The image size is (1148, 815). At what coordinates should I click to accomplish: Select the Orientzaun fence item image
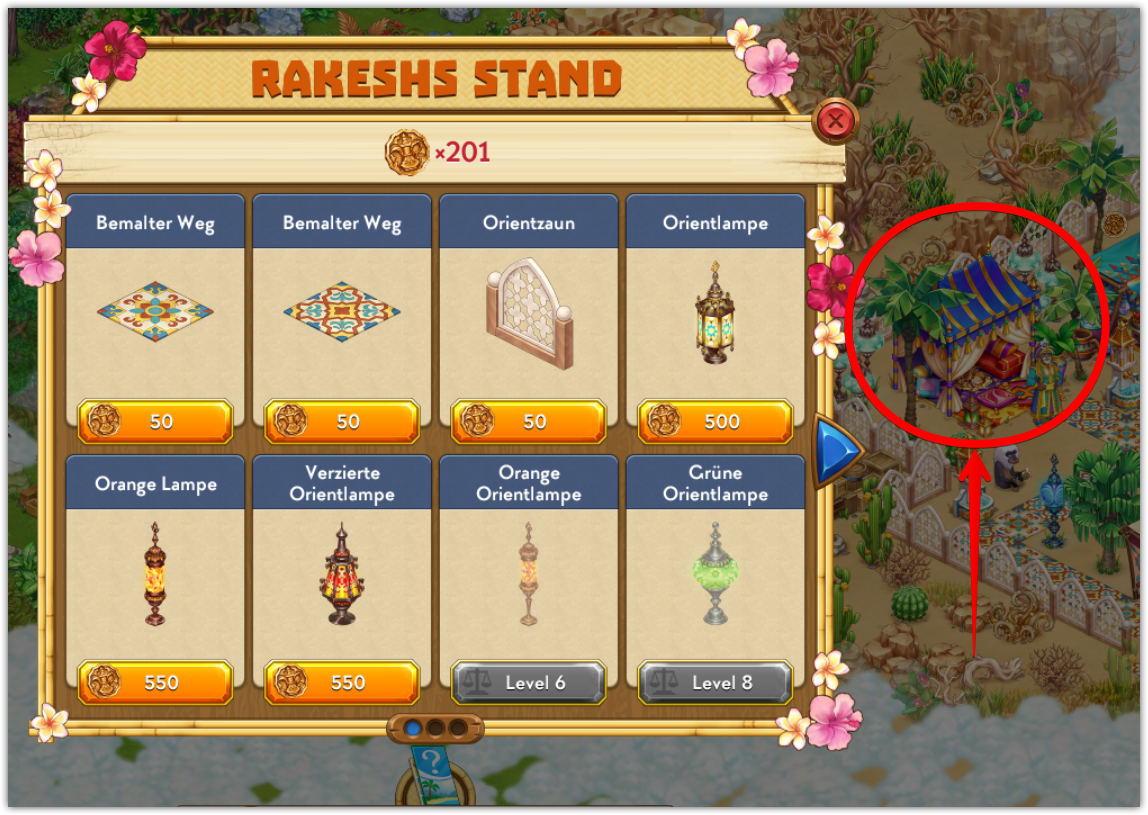(529, 317)
